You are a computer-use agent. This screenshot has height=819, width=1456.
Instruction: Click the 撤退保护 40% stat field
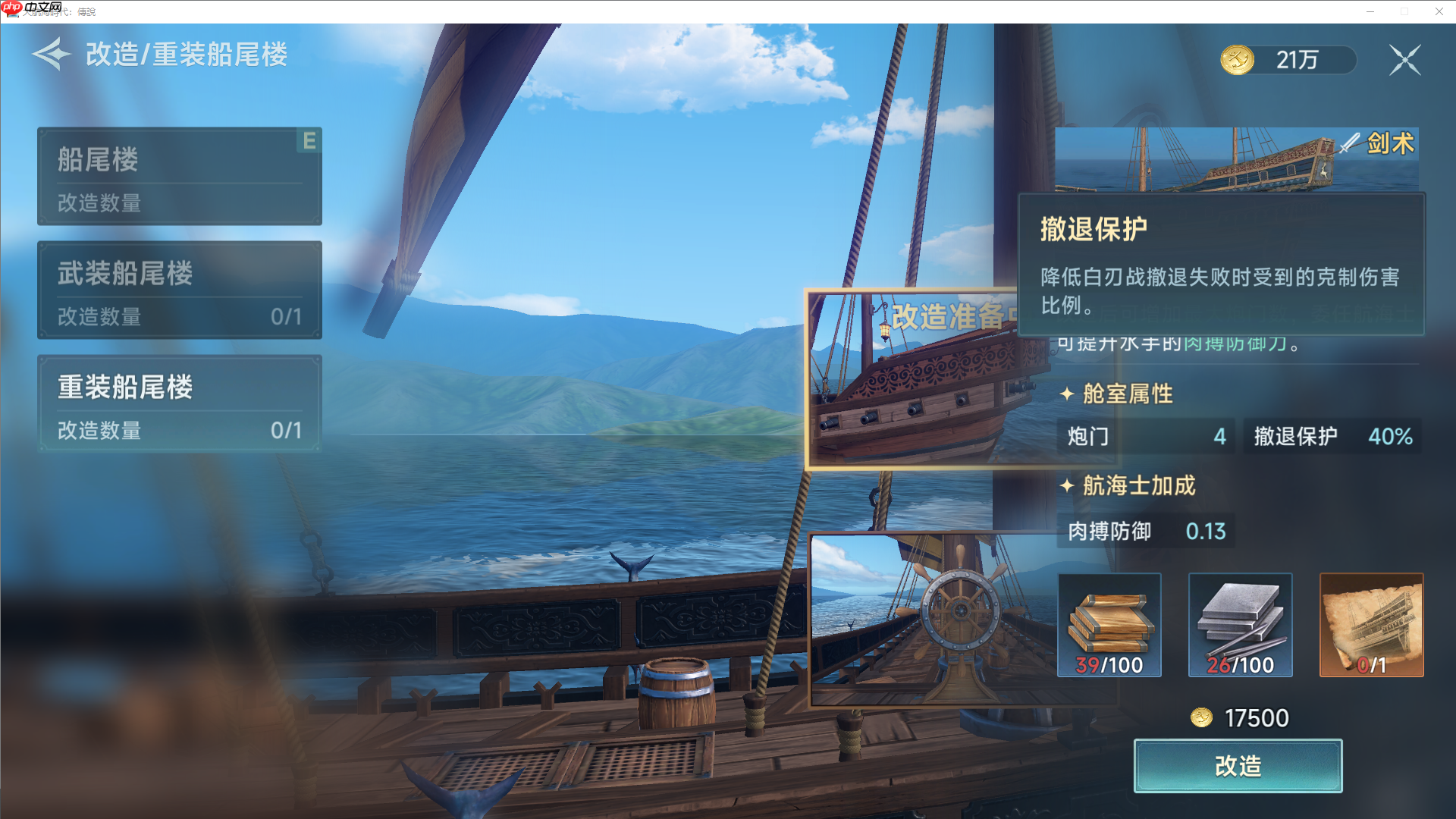click(x=1332, y=436)
